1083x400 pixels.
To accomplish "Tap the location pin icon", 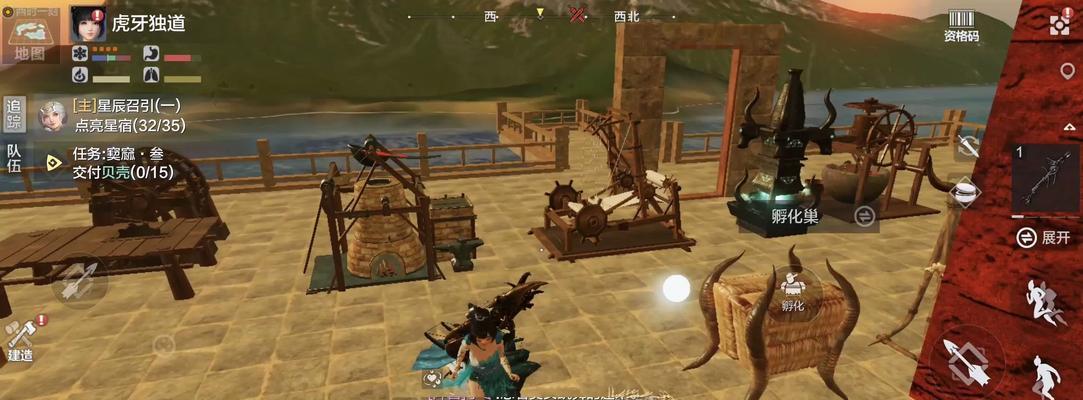I will coord(1067,72).
